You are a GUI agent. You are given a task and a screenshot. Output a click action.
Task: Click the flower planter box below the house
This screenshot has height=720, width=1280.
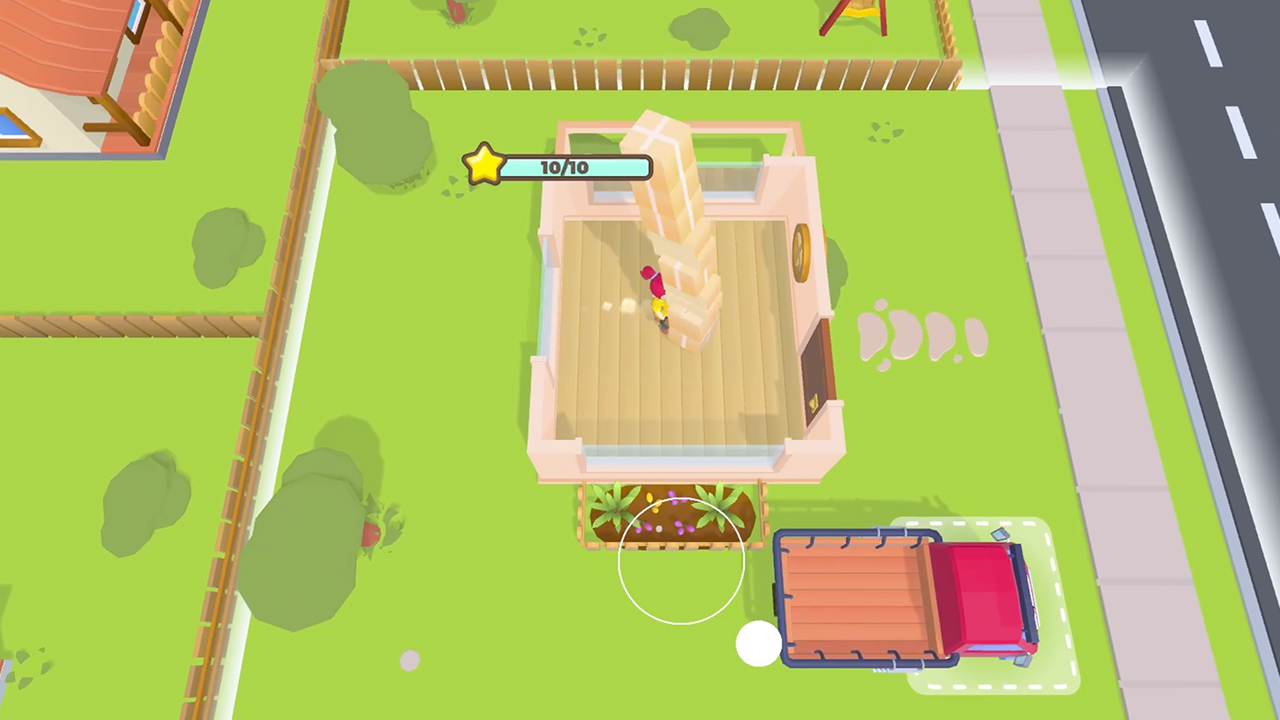tap(670, 515)
